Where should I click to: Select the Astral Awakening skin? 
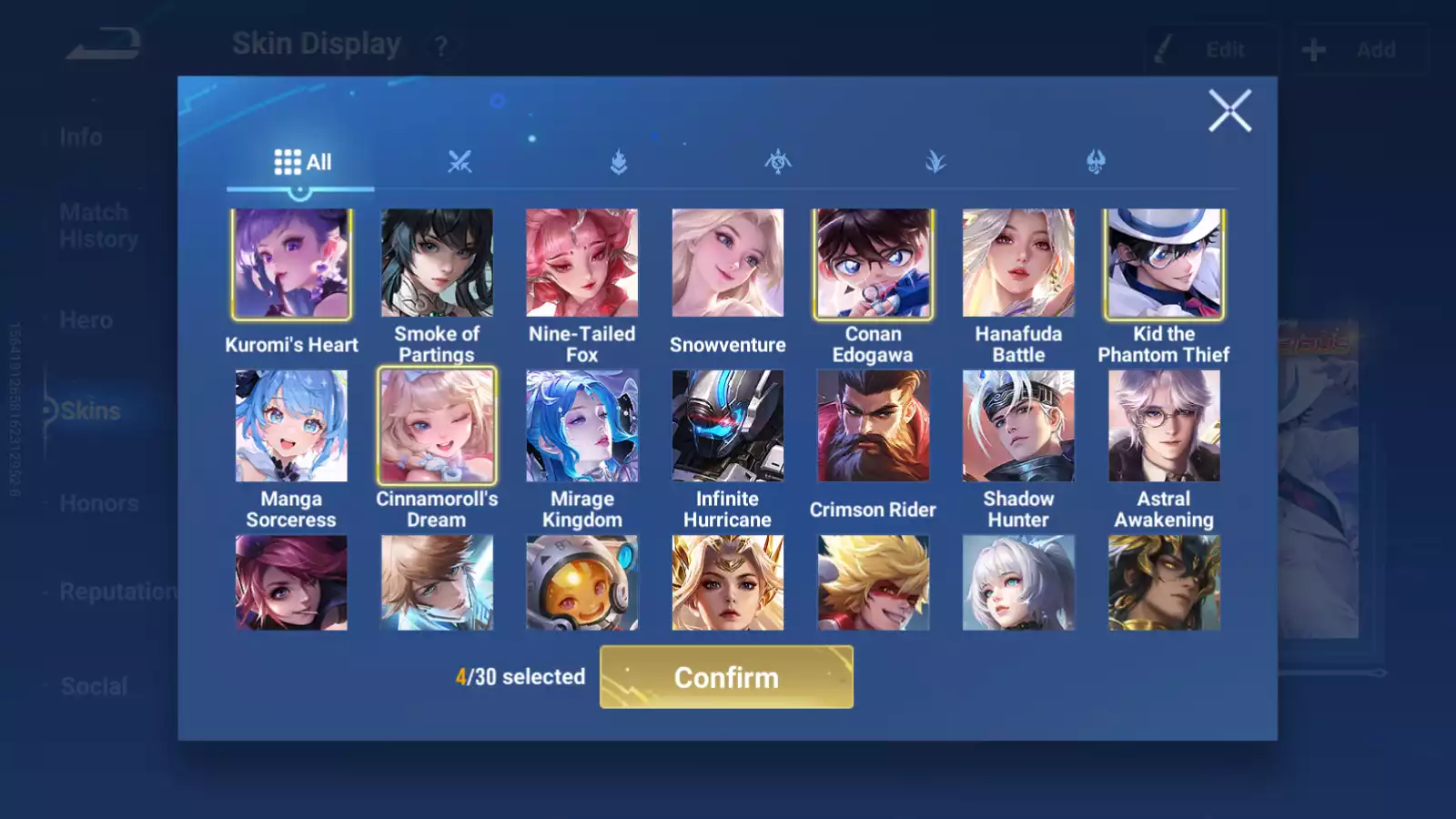tap(1164, 426)
